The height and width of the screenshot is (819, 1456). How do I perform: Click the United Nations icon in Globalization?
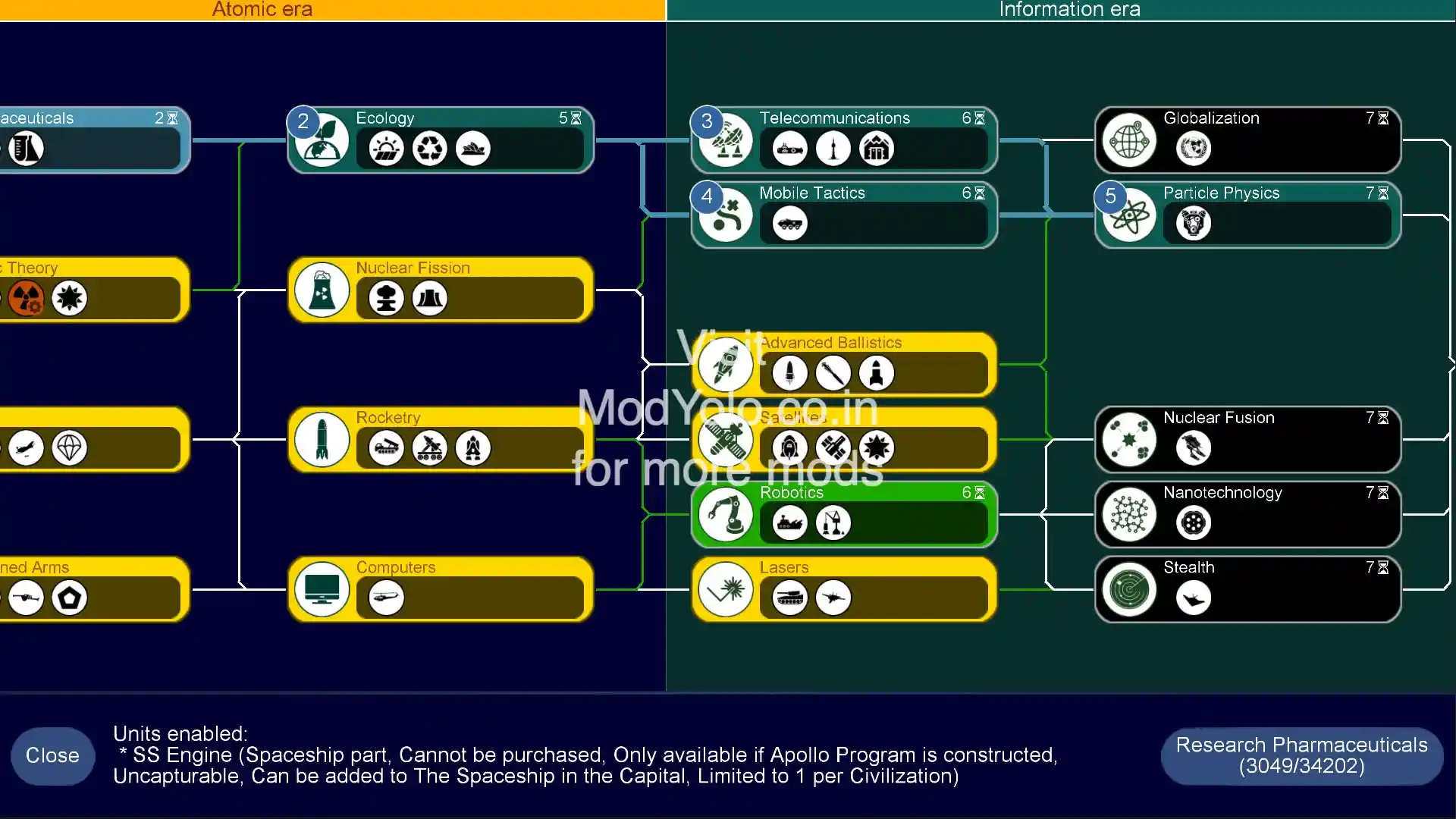click(1192, 149)
